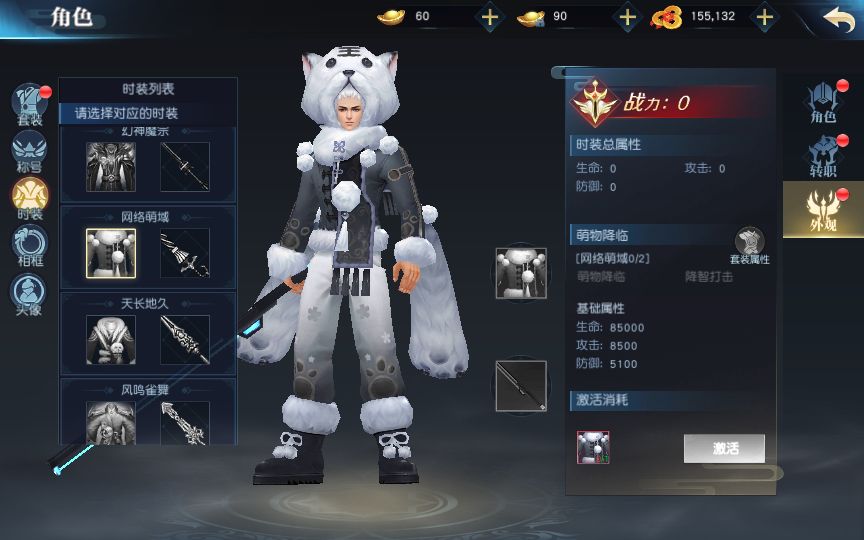Select the 时装 fashion tab
This screenshot has height=540, width=864.
pos(30,197)
